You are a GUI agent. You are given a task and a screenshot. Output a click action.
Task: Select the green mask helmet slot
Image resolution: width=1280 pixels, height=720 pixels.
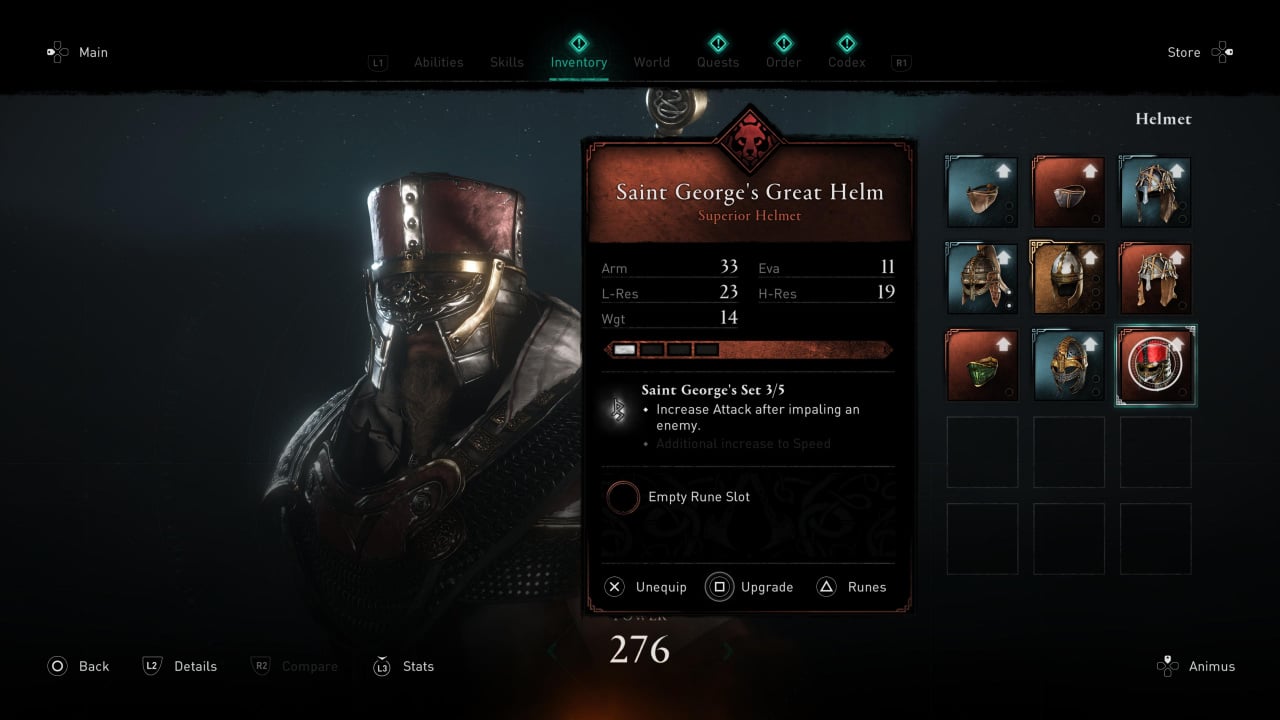982,365
